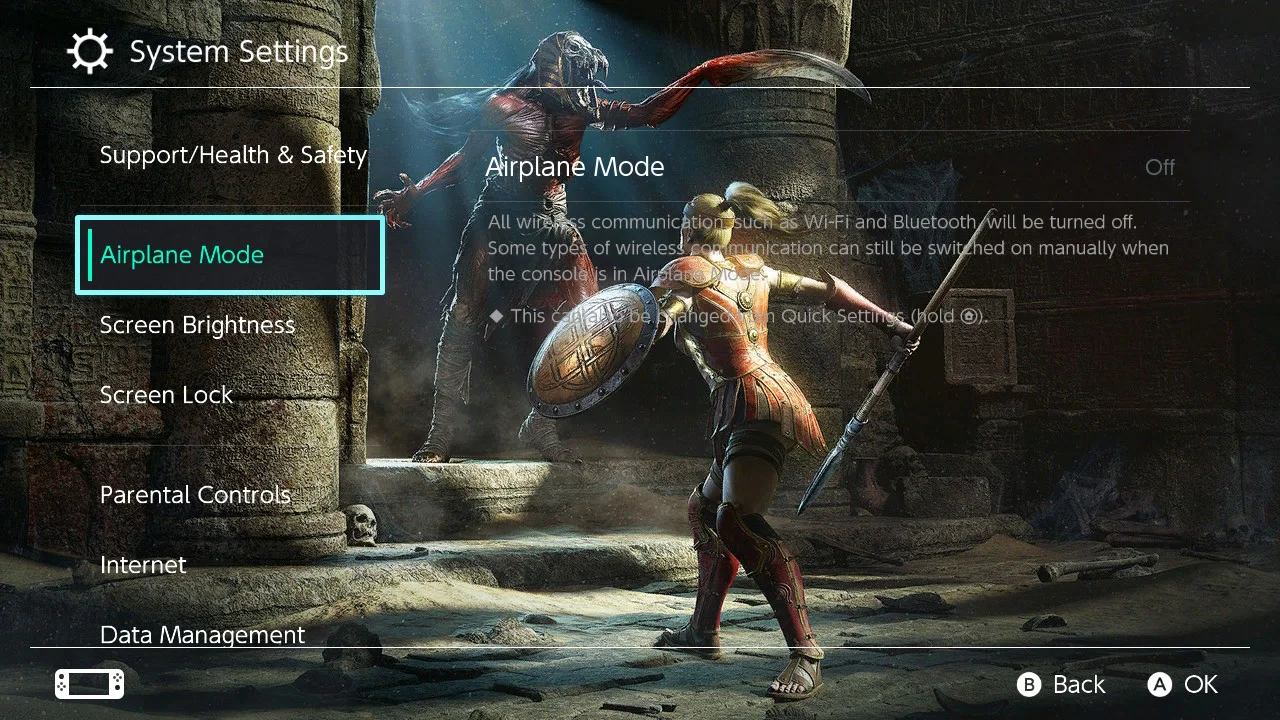Open Data Management settings
Image resolution: width=1280 pixels, height=720 pixels.
[203, 634]
